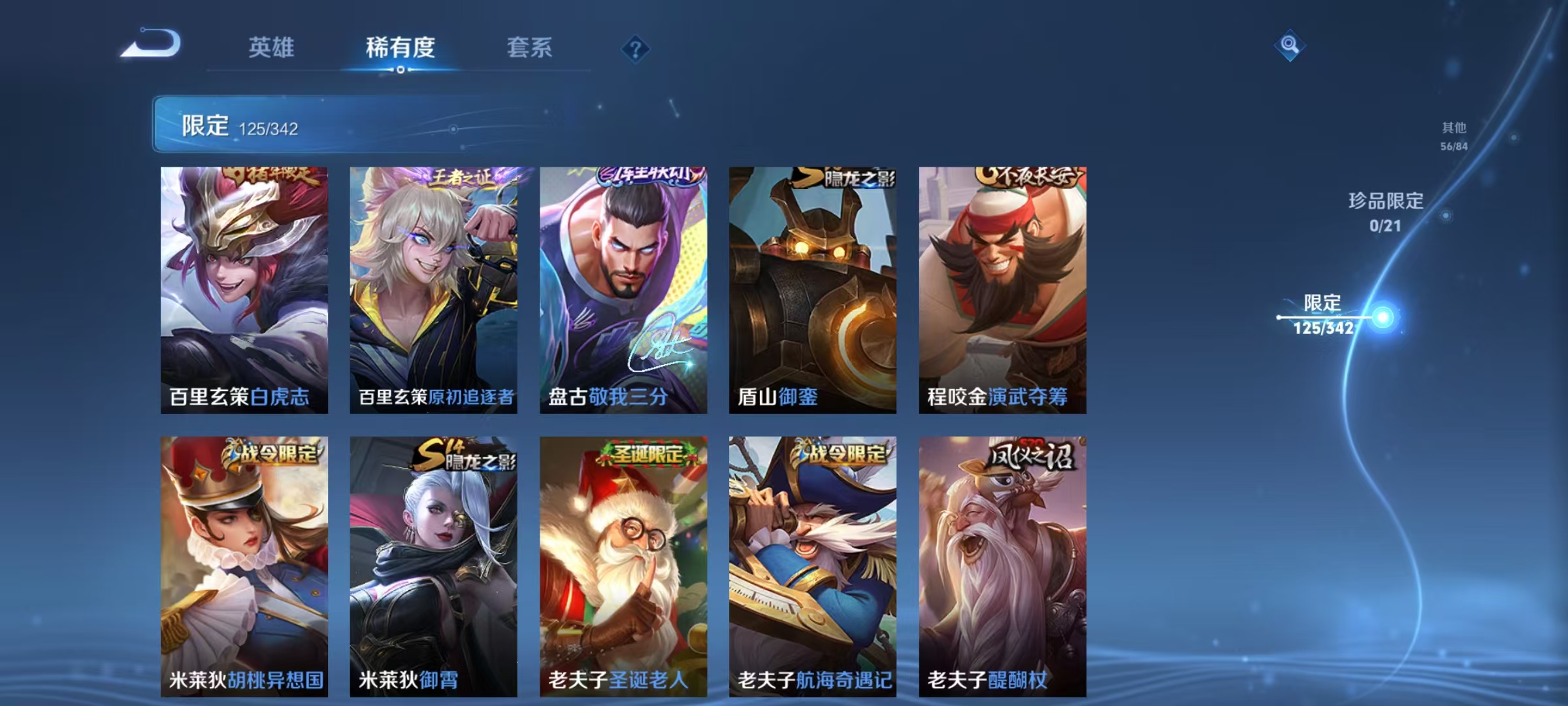Select the 稀有度 tab
The height and width of the screenshot is (706, 1568).
[x=399, y=48]
